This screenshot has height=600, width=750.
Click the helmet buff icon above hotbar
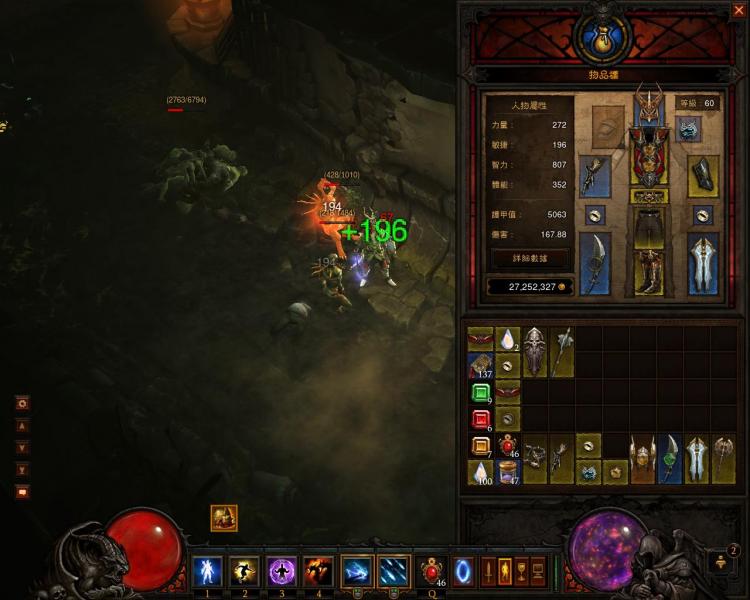(224, 518)
